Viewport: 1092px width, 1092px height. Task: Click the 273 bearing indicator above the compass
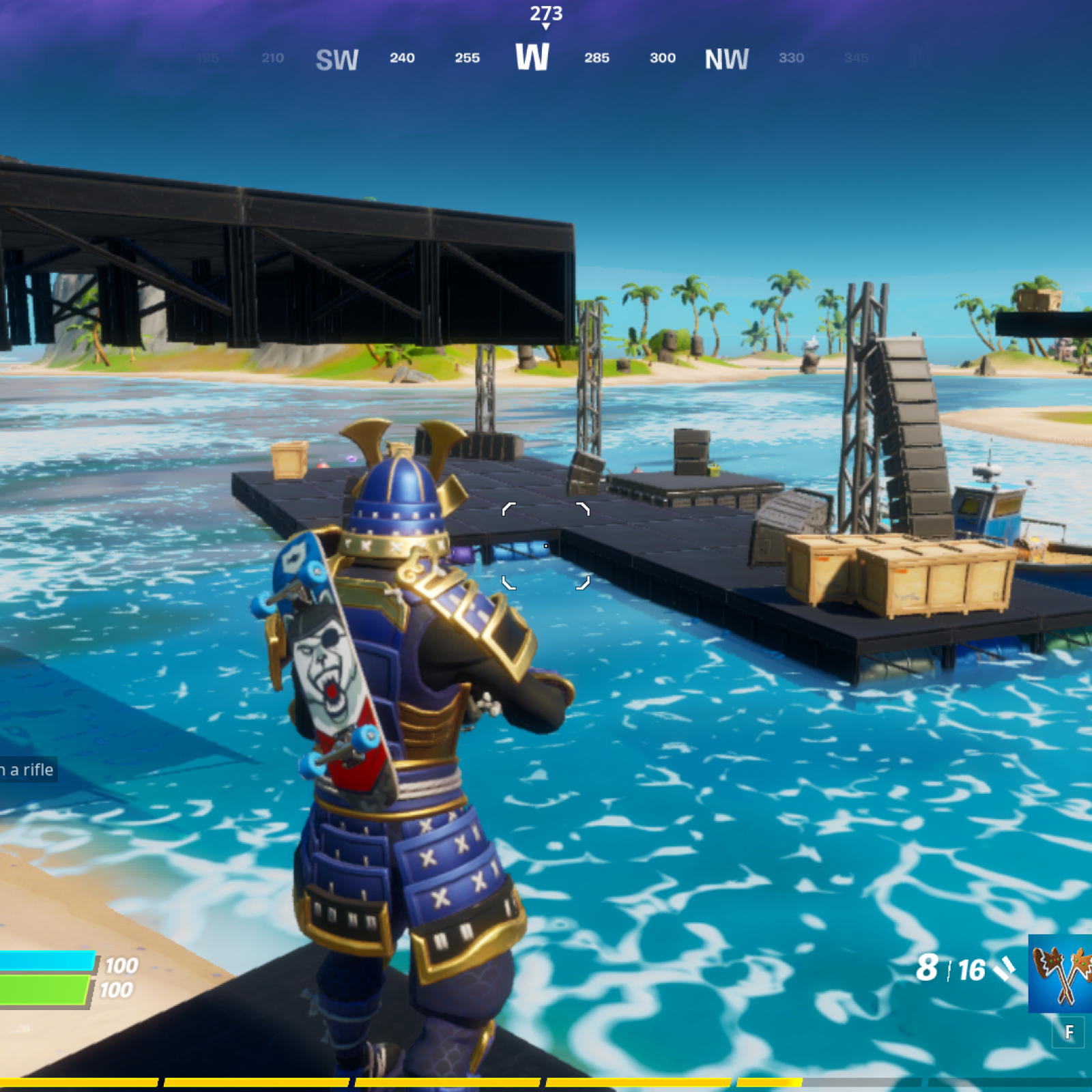545,14
